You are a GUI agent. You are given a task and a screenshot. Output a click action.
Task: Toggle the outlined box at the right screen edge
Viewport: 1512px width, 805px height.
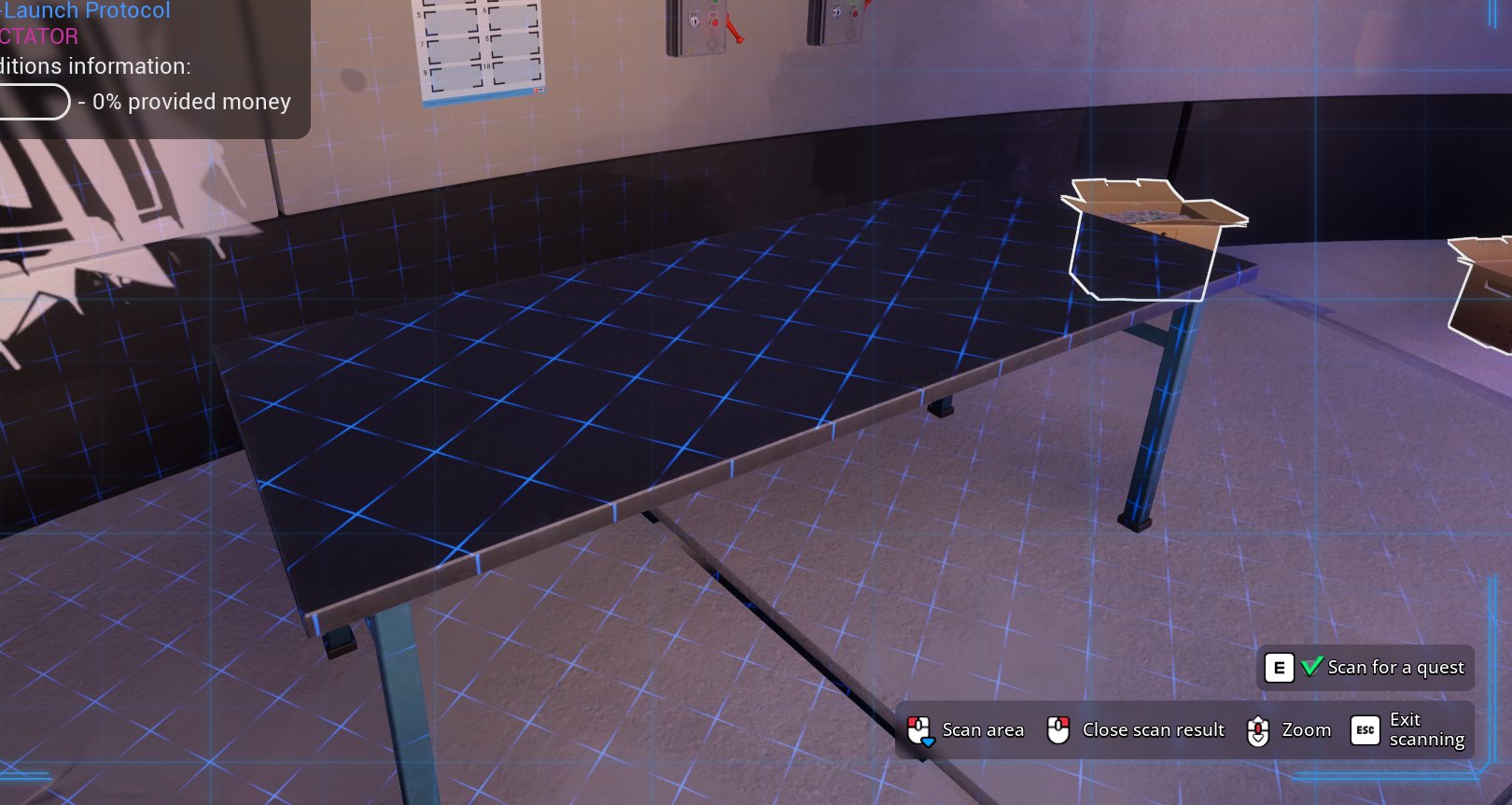[x=1484, y=280]
